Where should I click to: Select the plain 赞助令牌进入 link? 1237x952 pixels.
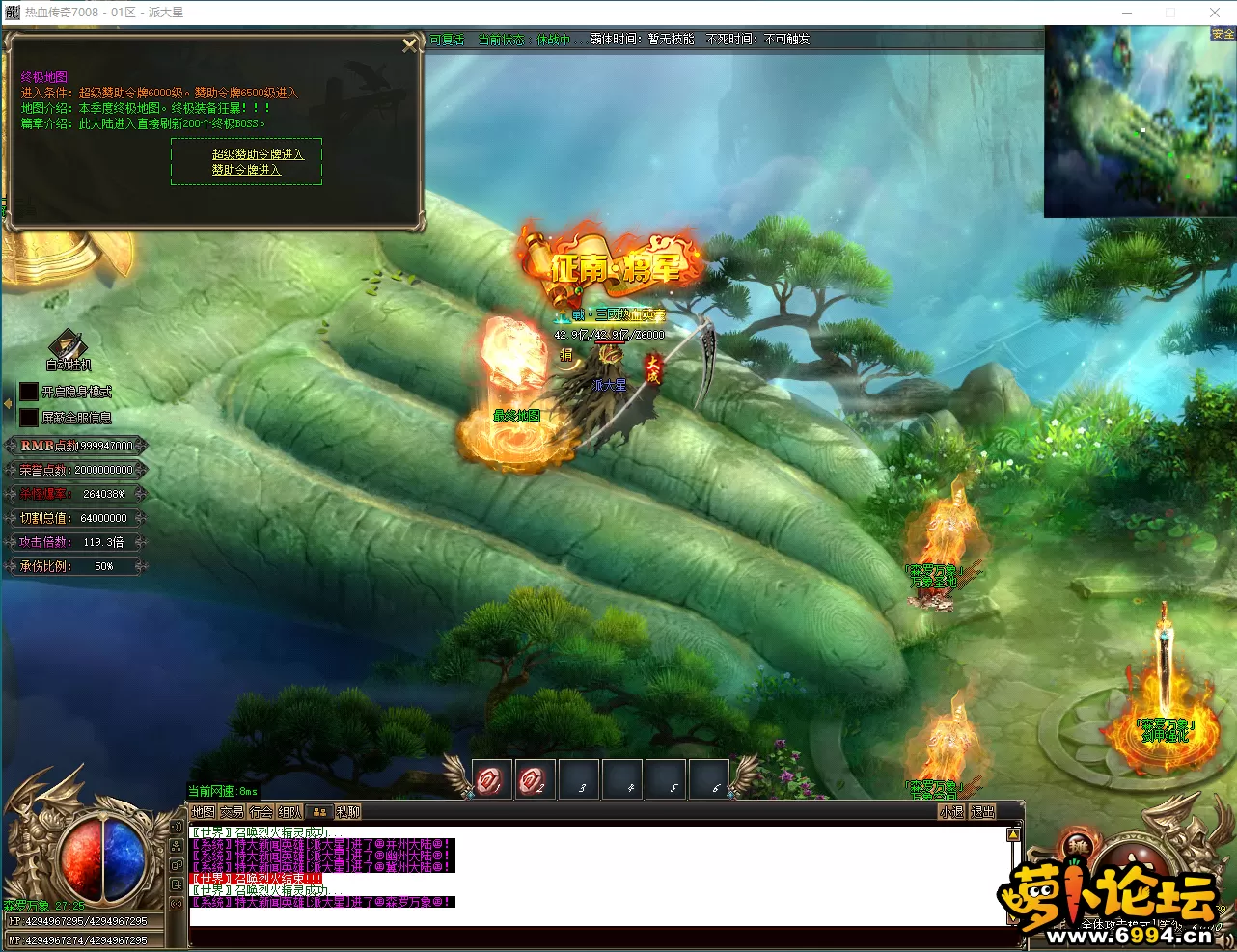pos(246,170)
